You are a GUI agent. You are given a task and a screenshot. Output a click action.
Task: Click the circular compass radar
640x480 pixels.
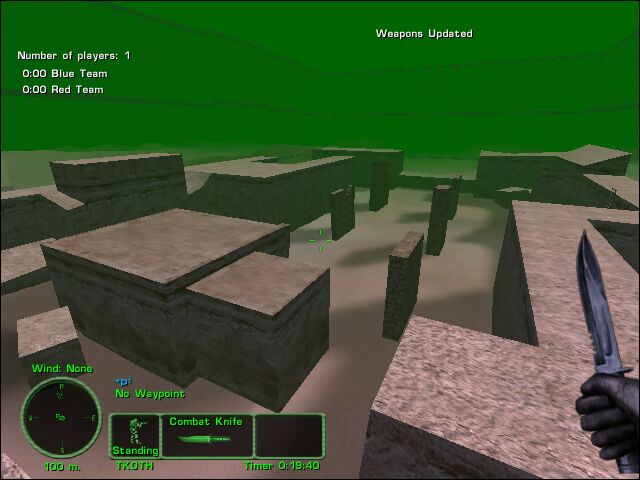(x=61, y=417)
